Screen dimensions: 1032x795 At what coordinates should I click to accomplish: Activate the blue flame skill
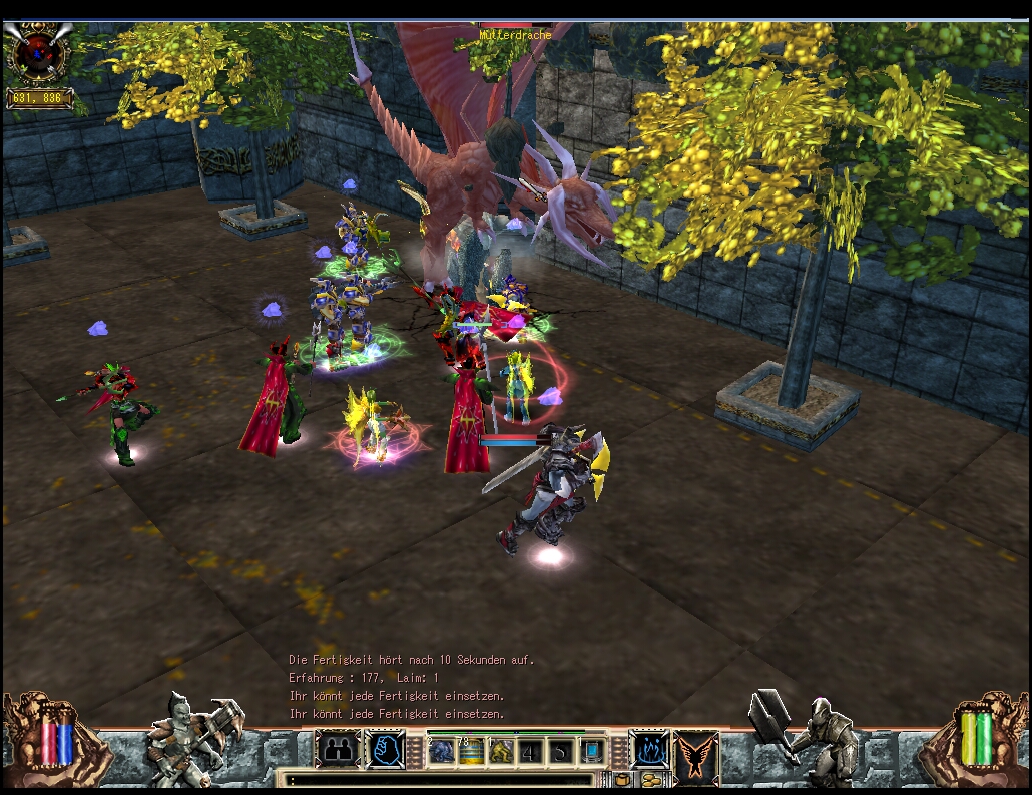(649, 750)
